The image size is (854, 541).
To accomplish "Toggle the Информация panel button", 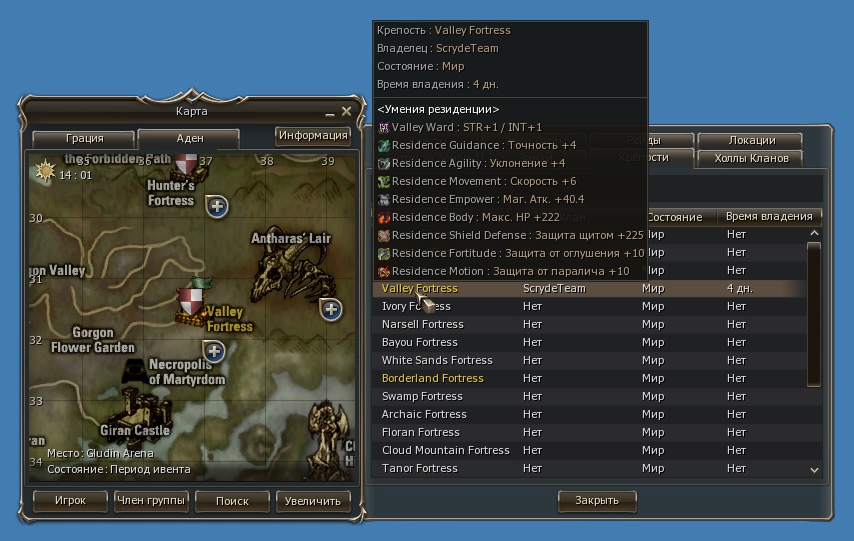I will [x=313, y=136].
